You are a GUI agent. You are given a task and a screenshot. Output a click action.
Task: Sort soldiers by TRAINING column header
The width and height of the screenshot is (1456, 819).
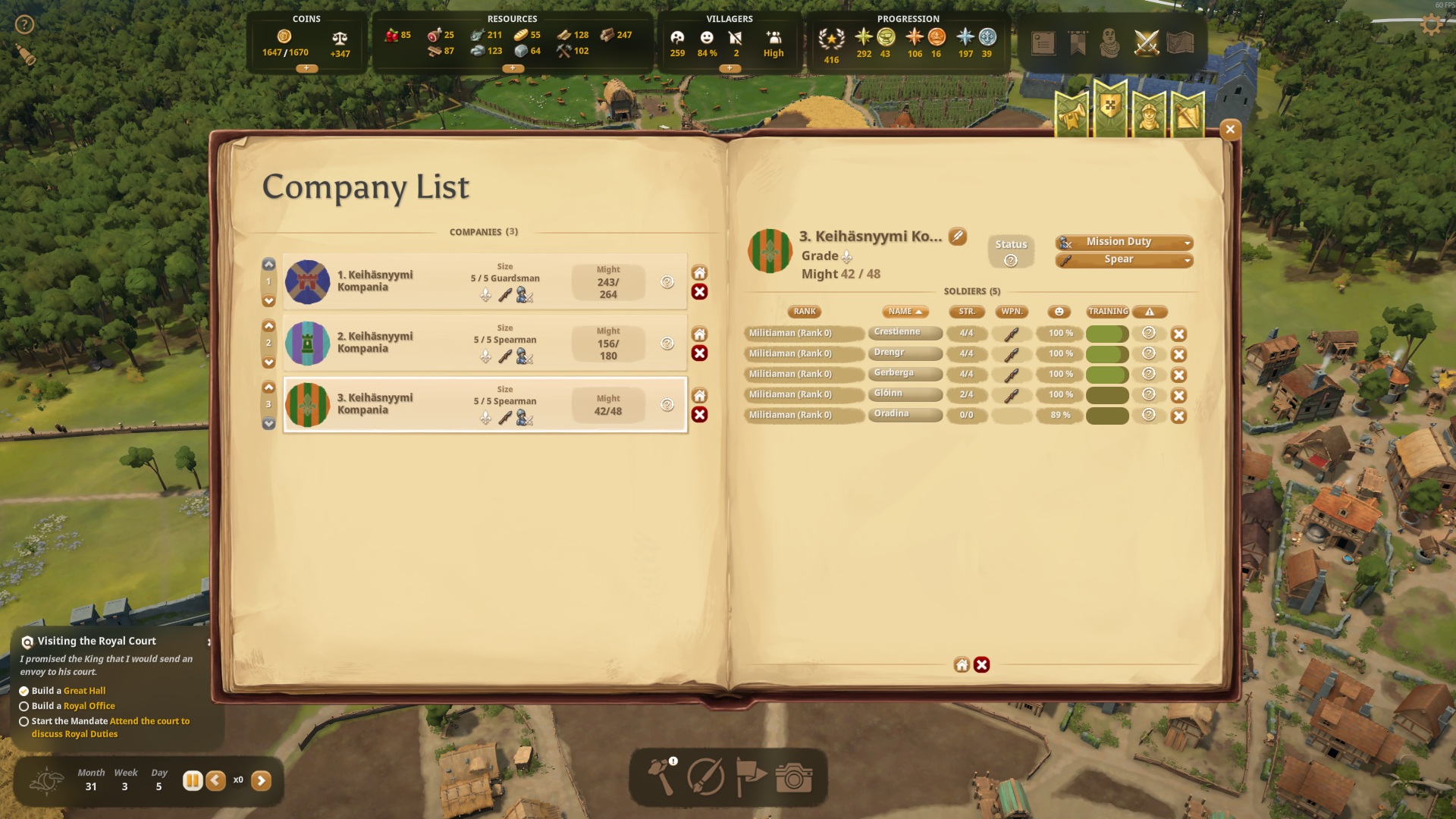point(1108,312)
